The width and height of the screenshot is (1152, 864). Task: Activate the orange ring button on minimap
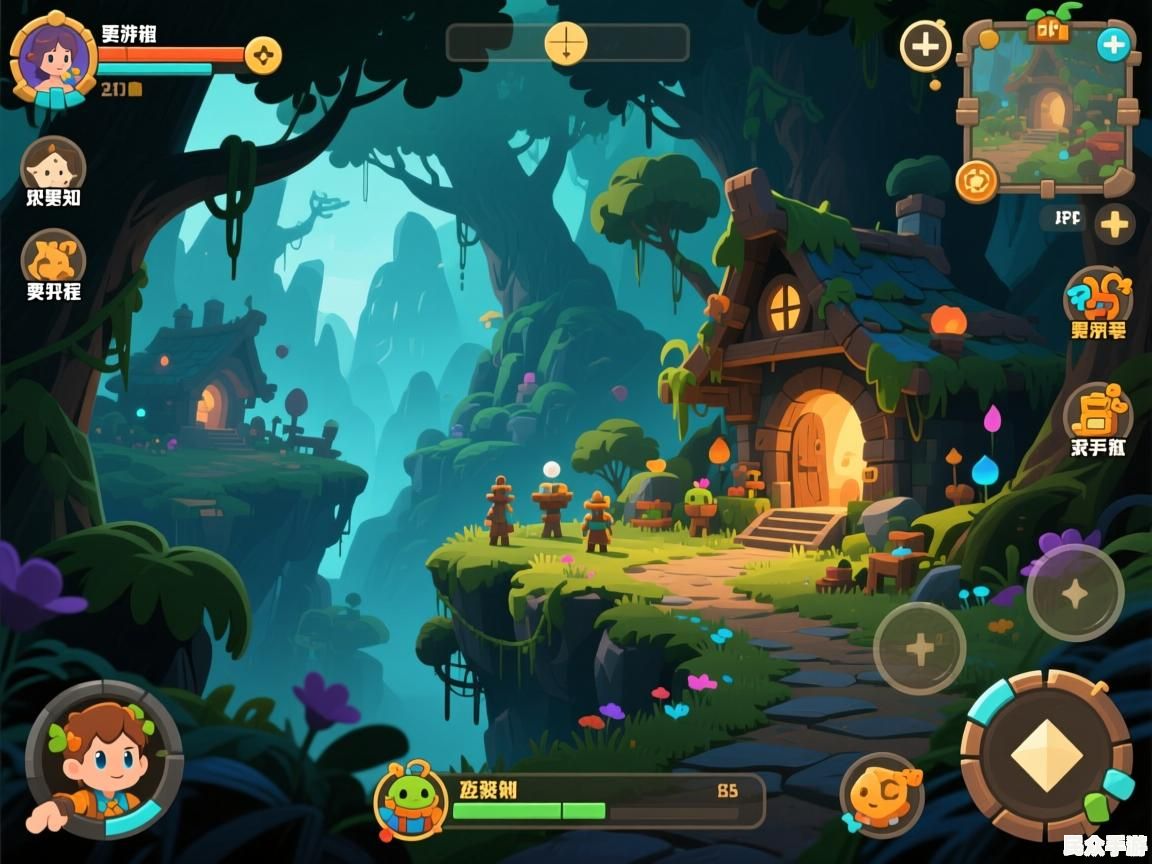pyautogui.click(x=976, y=181)
